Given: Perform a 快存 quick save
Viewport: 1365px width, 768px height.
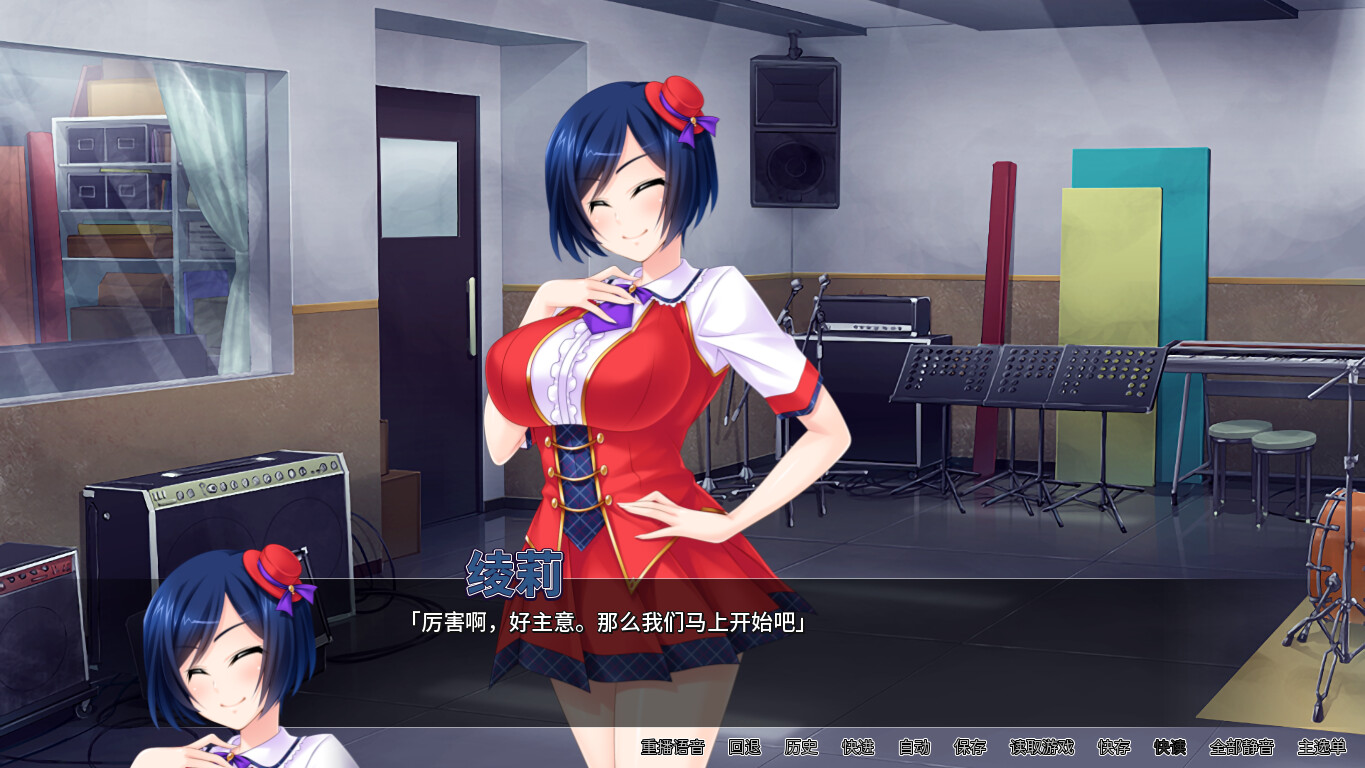Looking at the screenshot, I should [x=1114, y=747].
